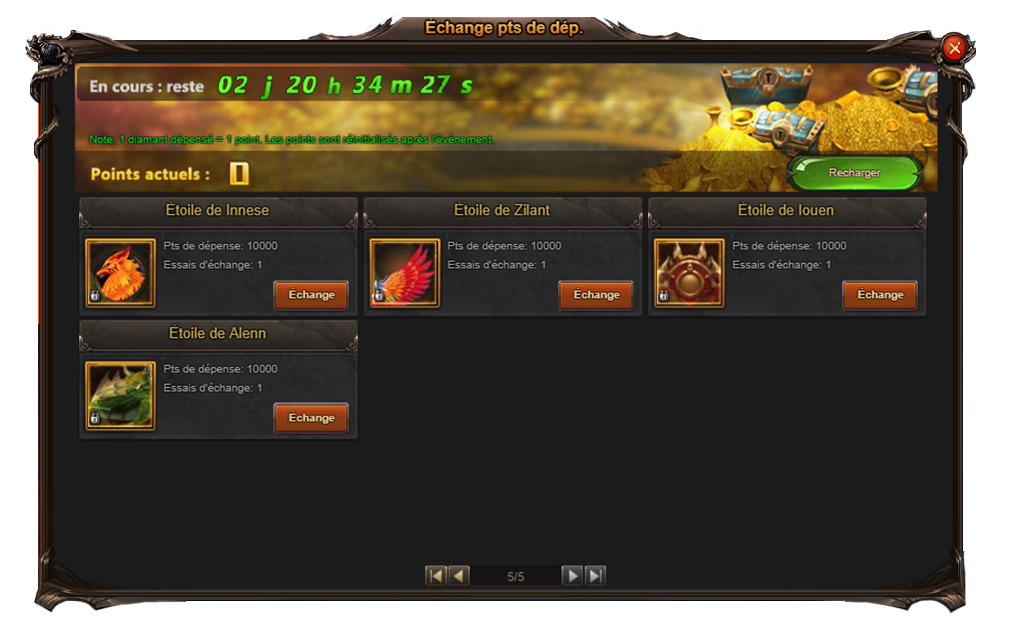Screen dimensions: 1018x630
Task: Click the green Recharger button
Action: pyautogui.click(x=854, y=173)
